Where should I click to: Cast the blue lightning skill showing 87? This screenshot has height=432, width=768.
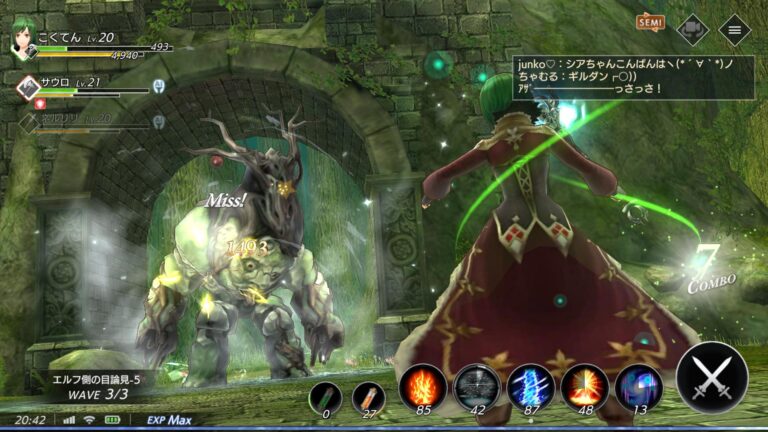point(531,386)
